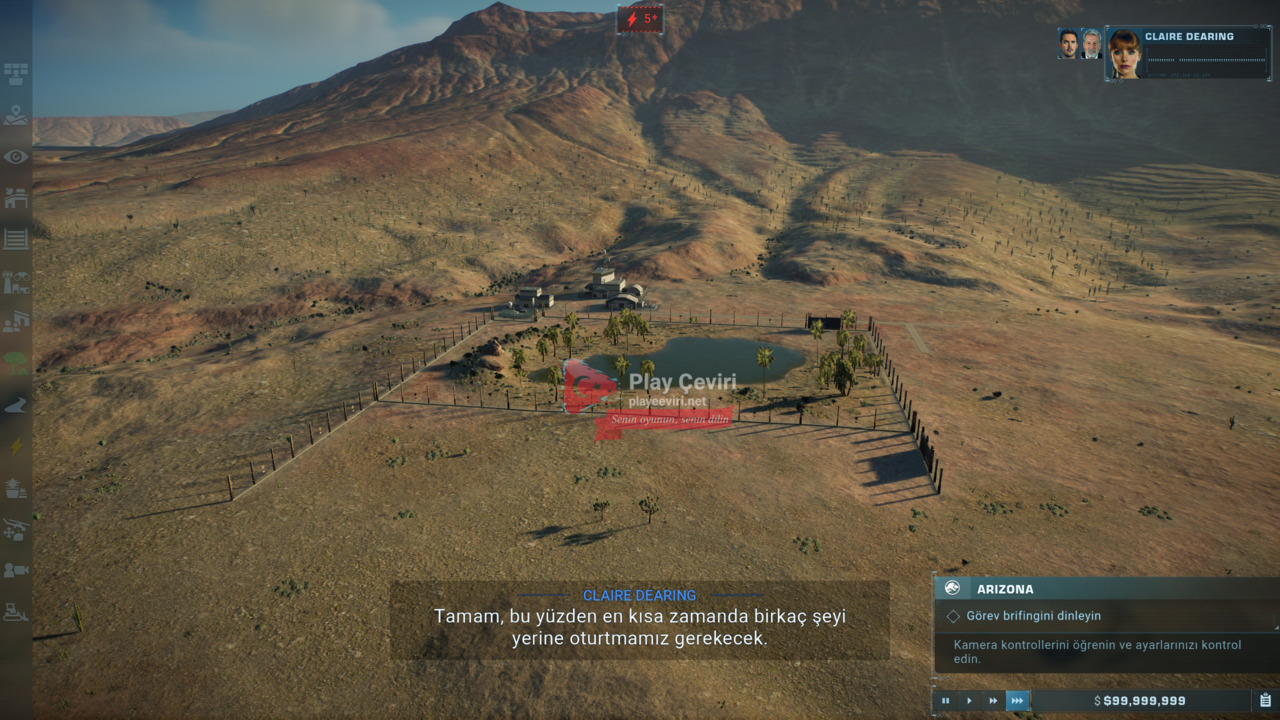Open the top building-blocks menu icon
Image resolution: width=1280 pixels, height=720 pixels.
point(16,74)
